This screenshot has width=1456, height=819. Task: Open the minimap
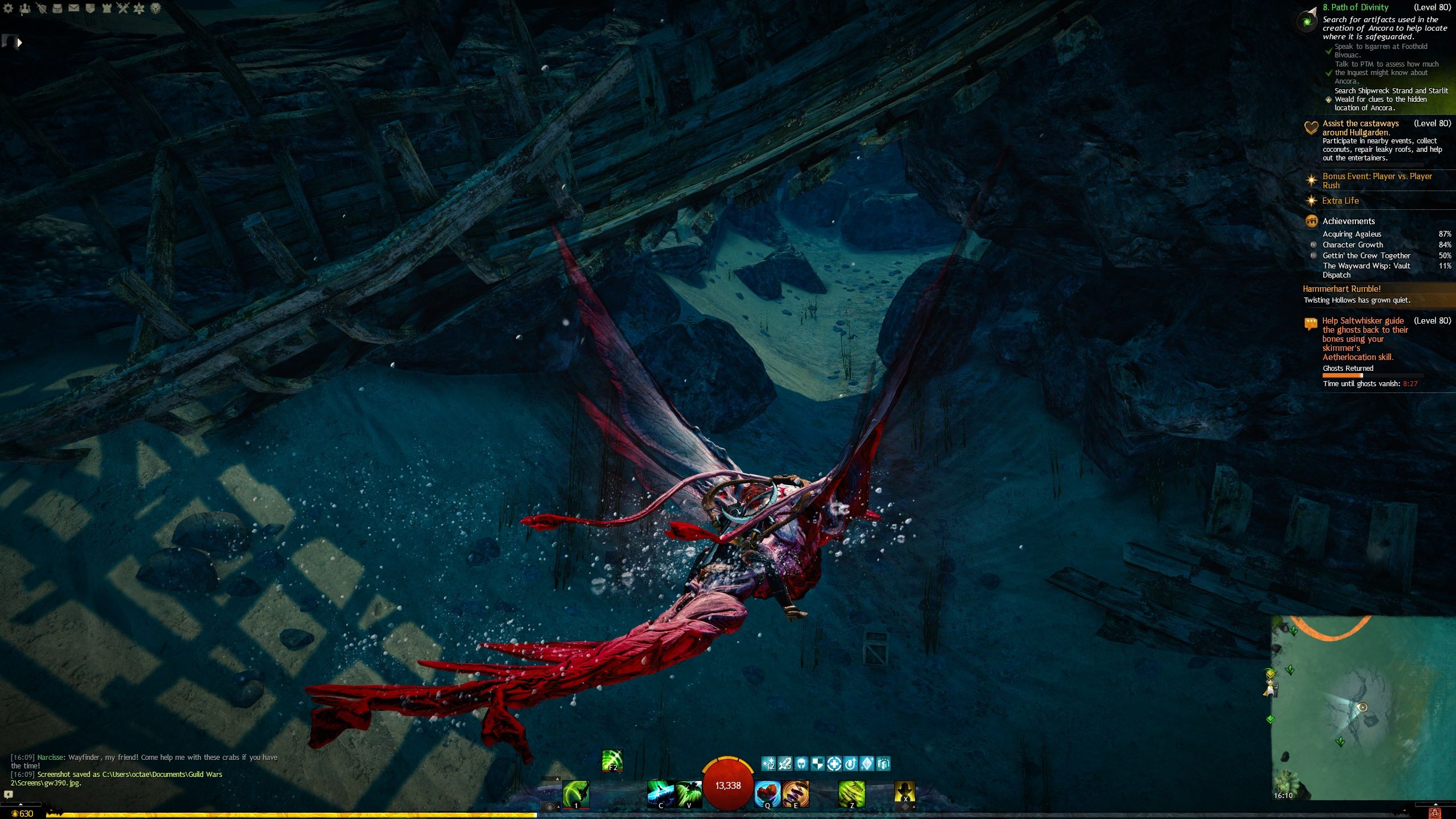(x=1363, y=708)
